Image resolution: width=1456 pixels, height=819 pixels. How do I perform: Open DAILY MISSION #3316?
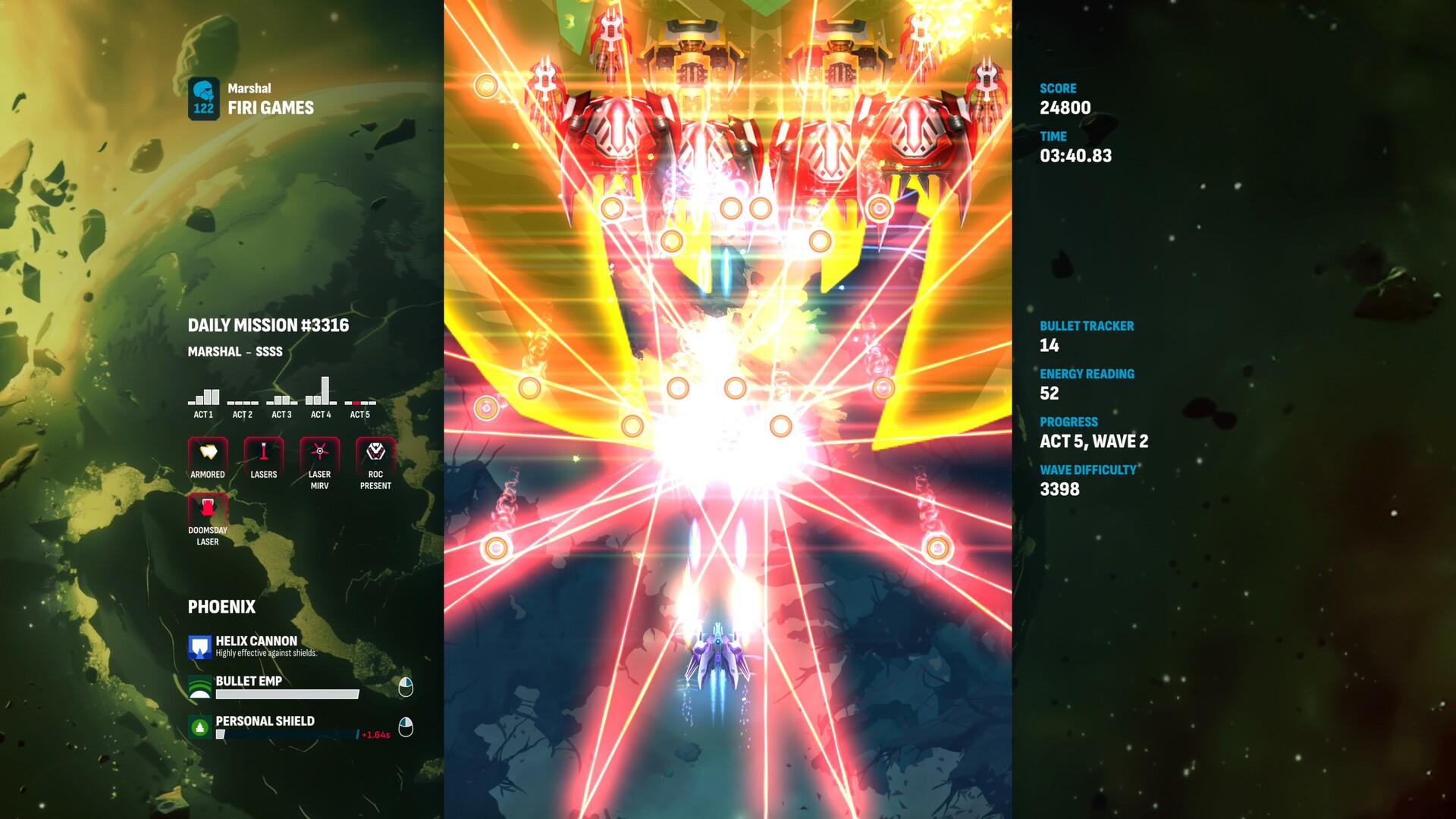269,325
